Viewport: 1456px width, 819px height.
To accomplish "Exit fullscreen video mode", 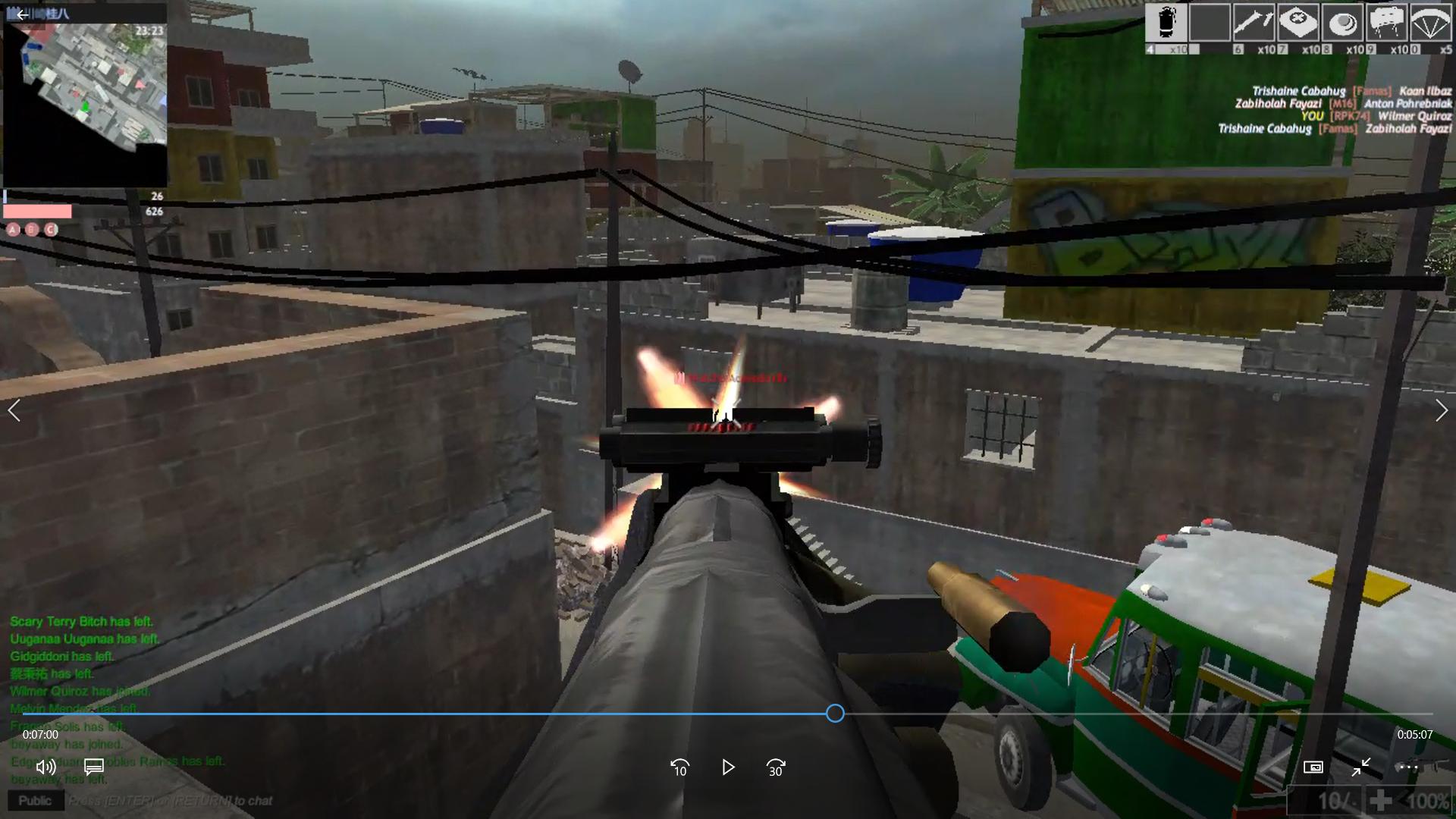I will [1361, 767].
